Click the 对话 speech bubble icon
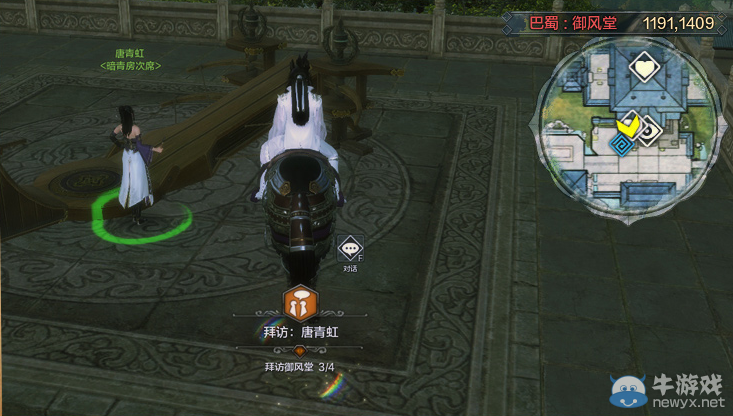Viewport: 733px width, 416px height. [x=349, y=249]
